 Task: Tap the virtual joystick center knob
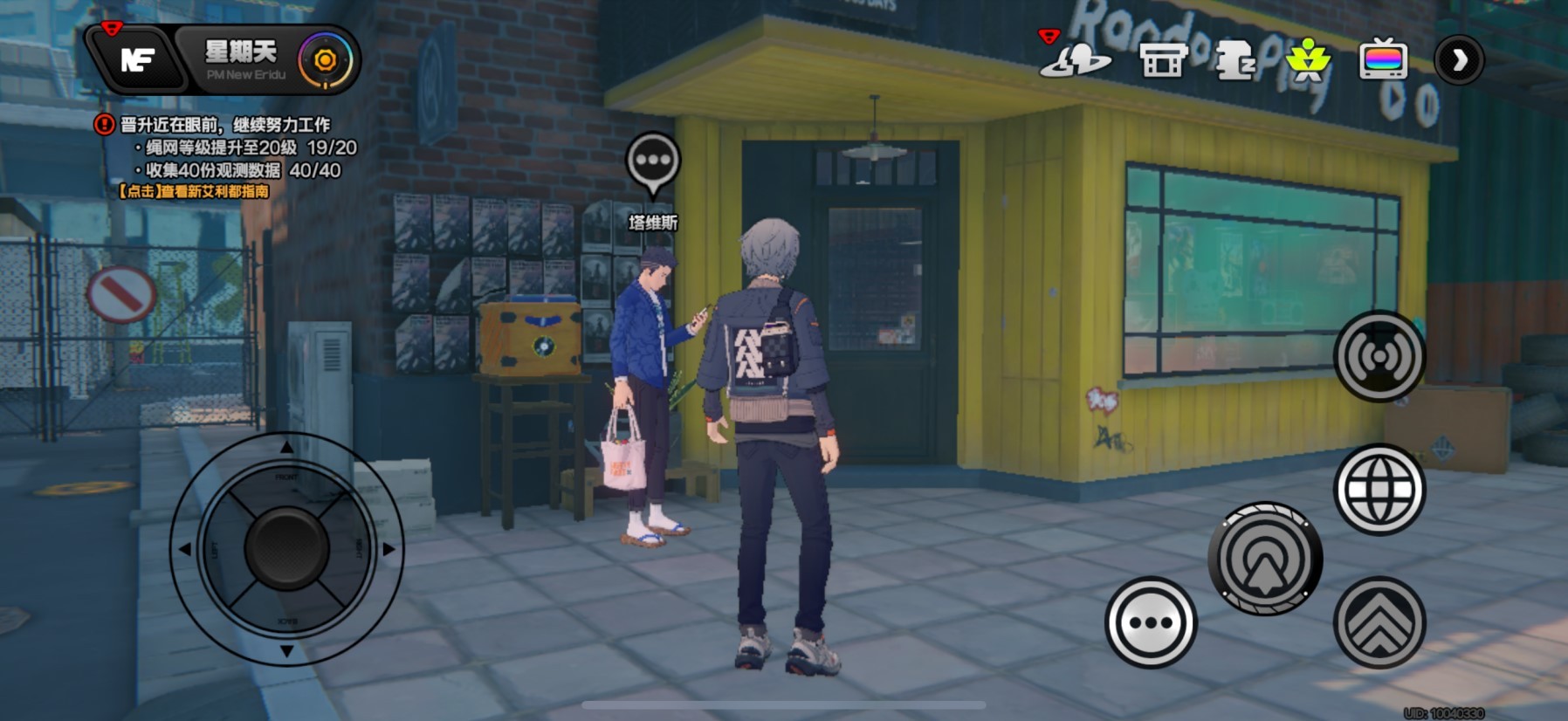click(x=286, y=548)
